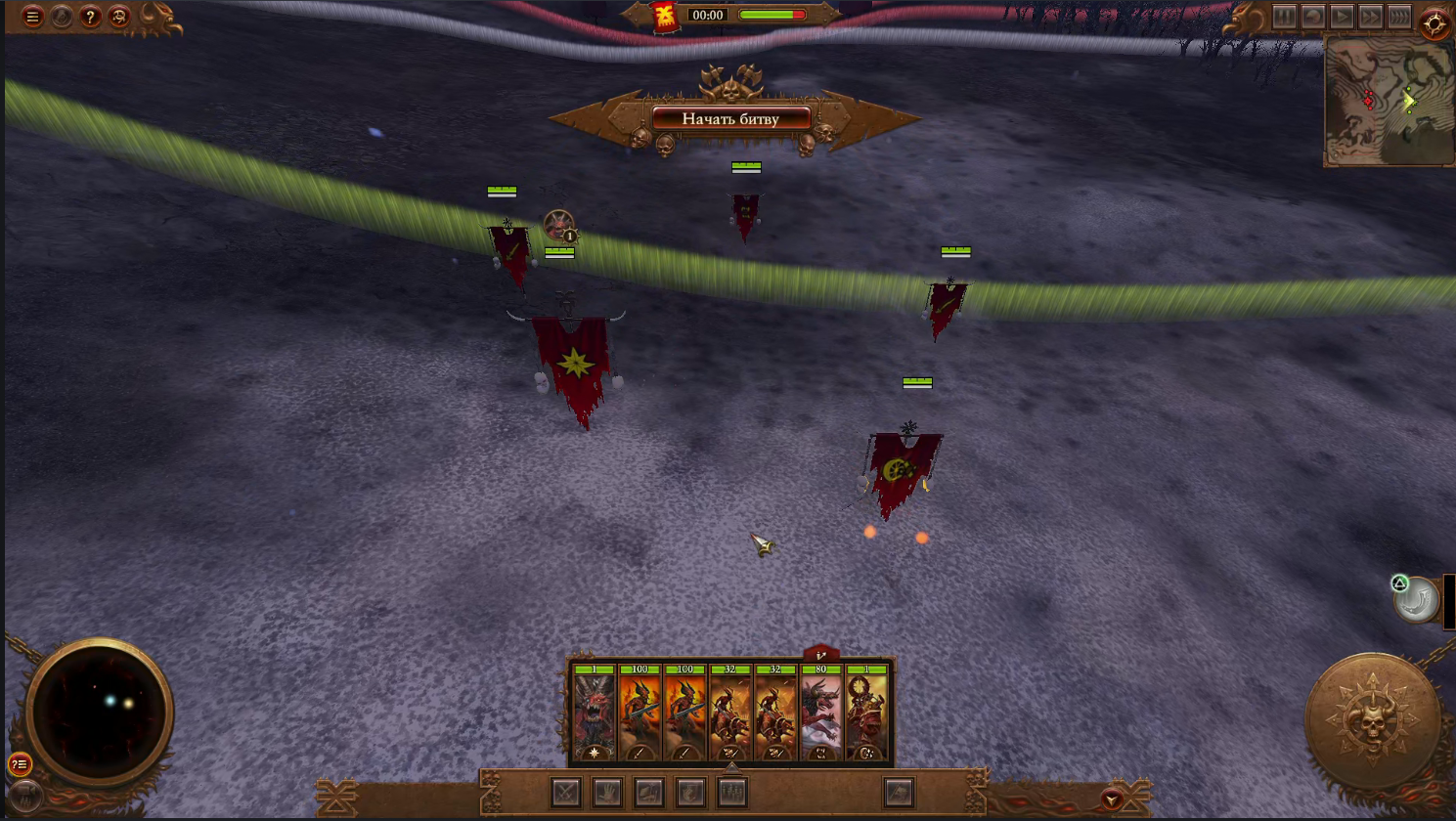Halt units with the hand icon

[606, 790]
